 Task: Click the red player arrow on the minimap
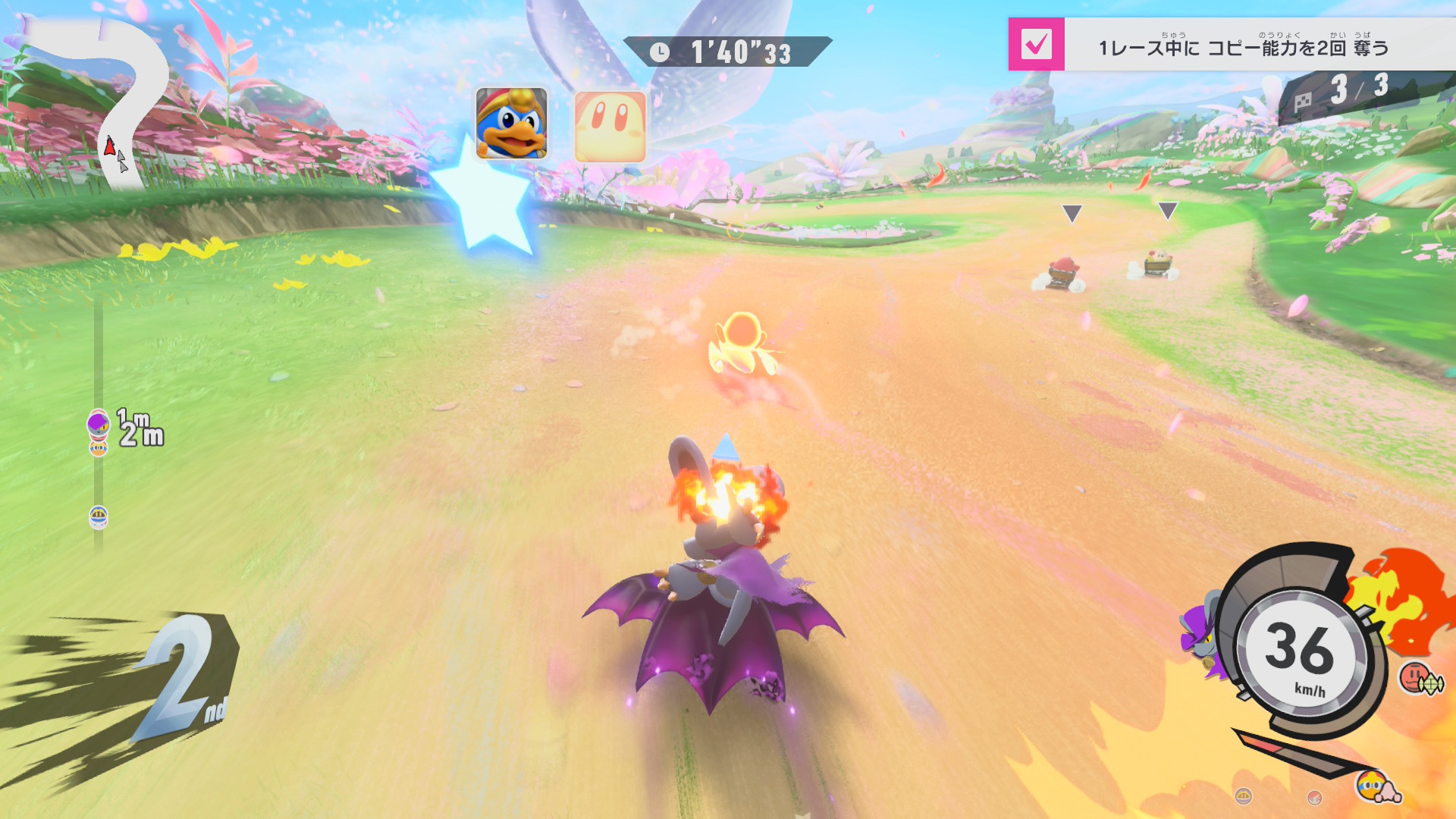tap(110, 146)
